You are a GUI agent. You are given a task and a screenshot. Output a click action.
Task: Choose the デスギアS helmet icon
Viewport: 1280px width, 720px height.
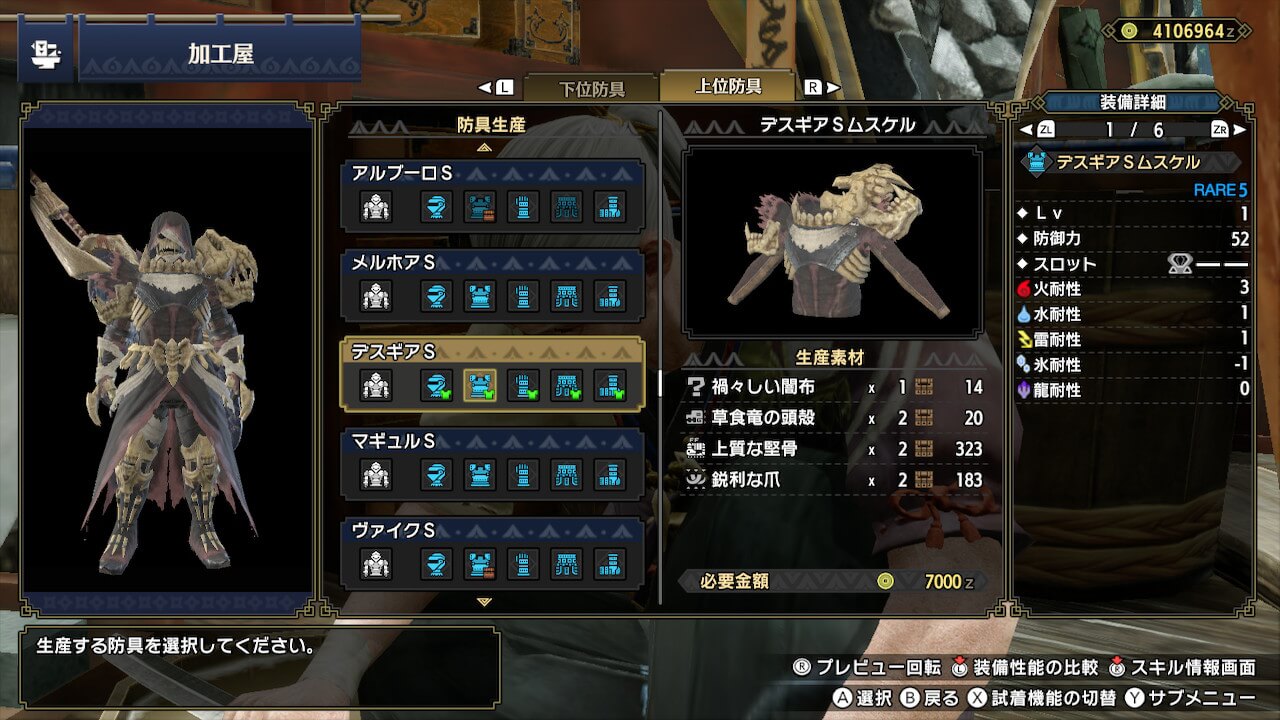tap(436, 385)
